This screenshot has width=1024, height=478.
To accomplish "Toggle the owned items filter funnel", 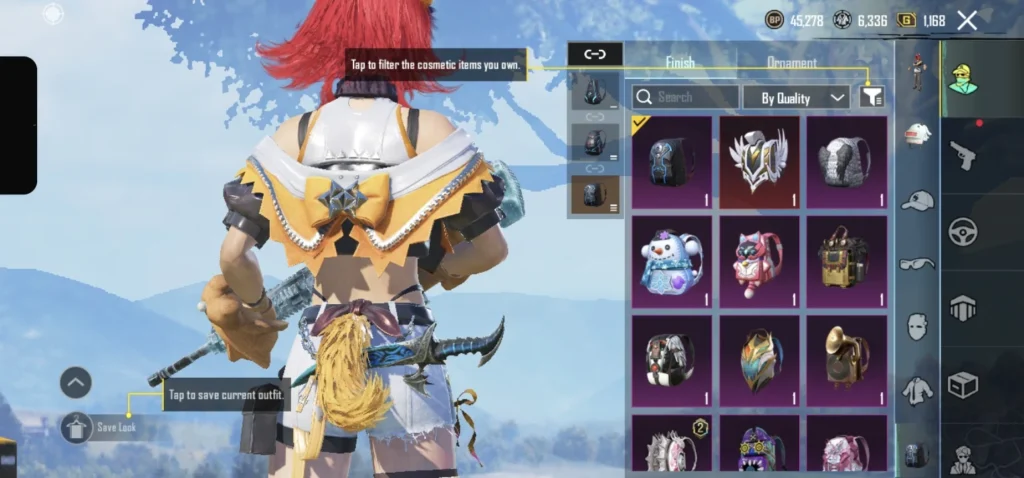I will point(872,97).
